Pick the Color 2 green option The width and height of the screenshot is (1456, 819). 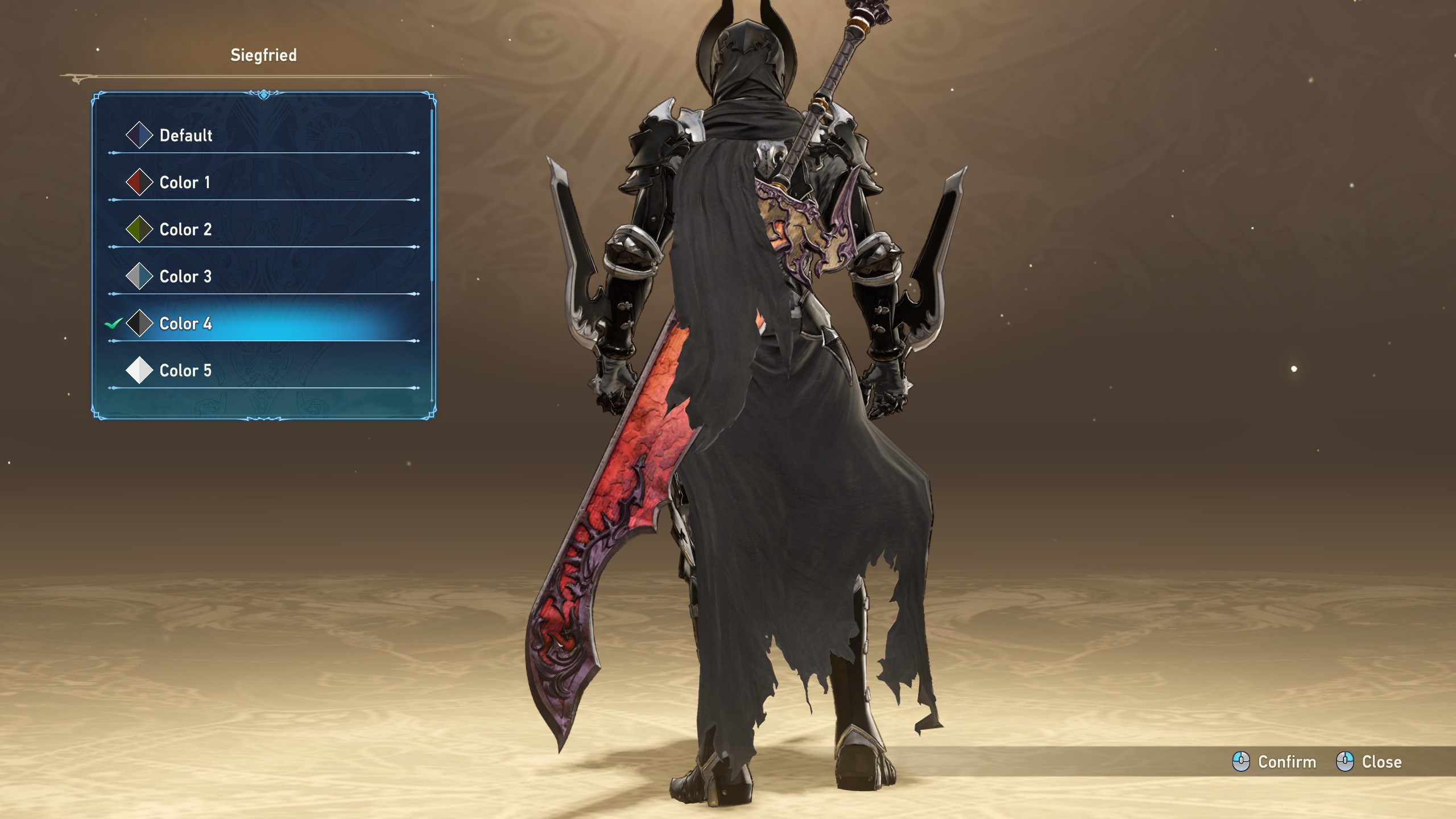[185, 230]
